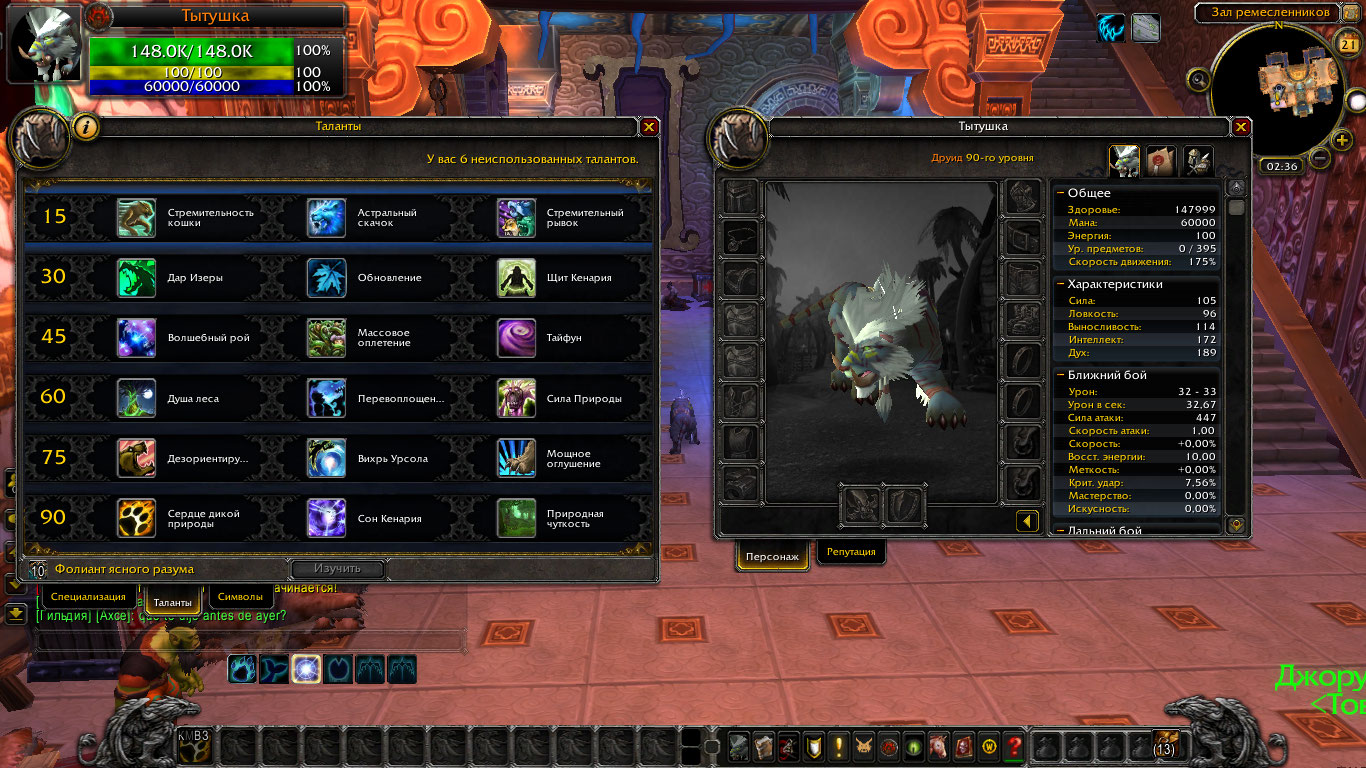Pick the Щит Кенария talent
This screenshot has width=1366, height=768.
[516, 278]
